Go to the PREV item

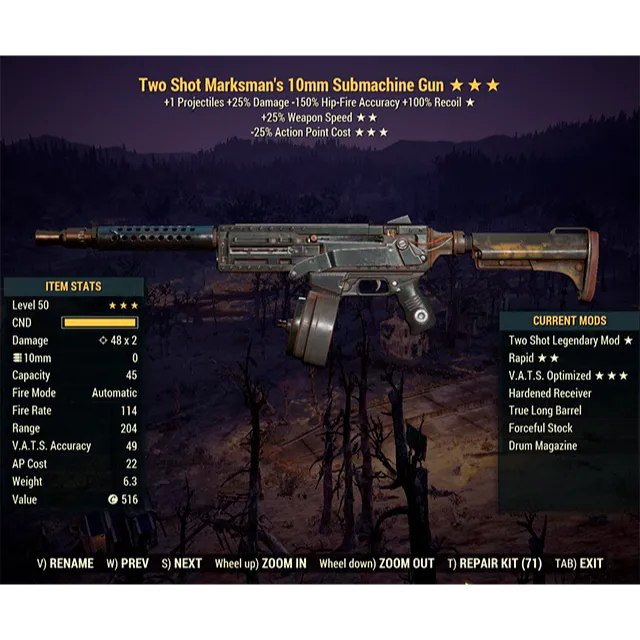click(127, 563)
